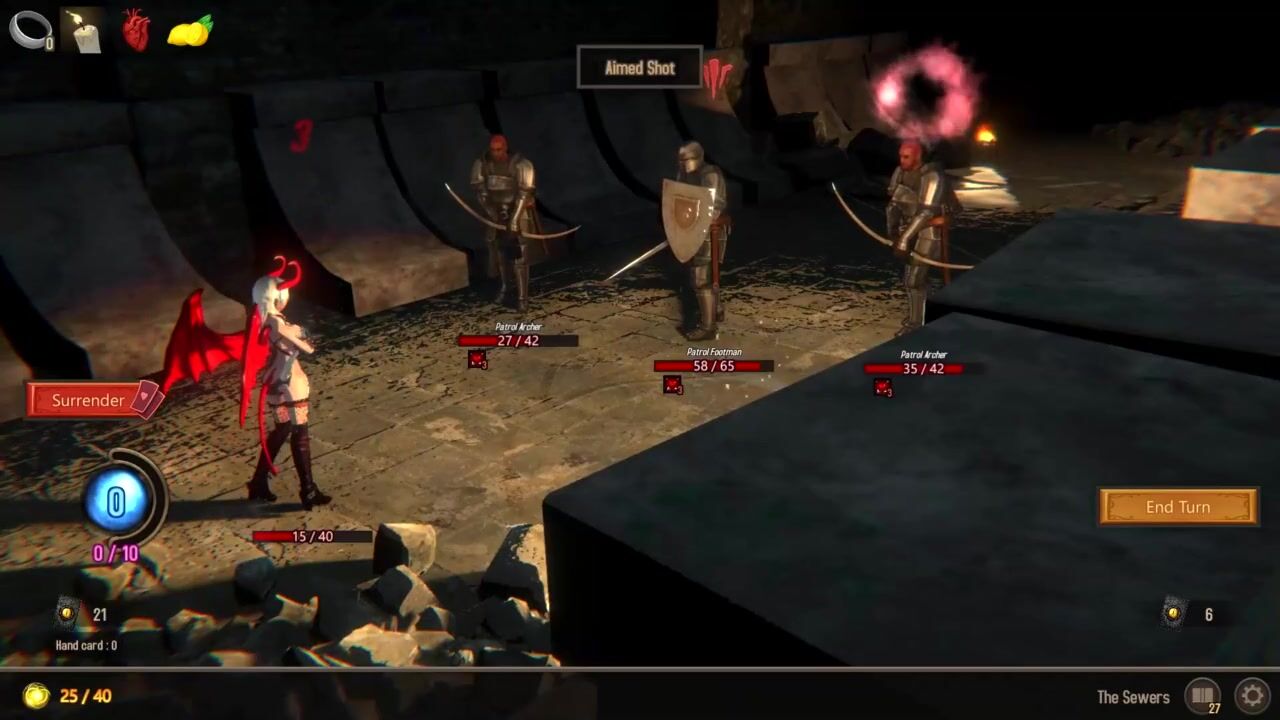End the current turn
1280x720 pixels.
(1178, 507)
